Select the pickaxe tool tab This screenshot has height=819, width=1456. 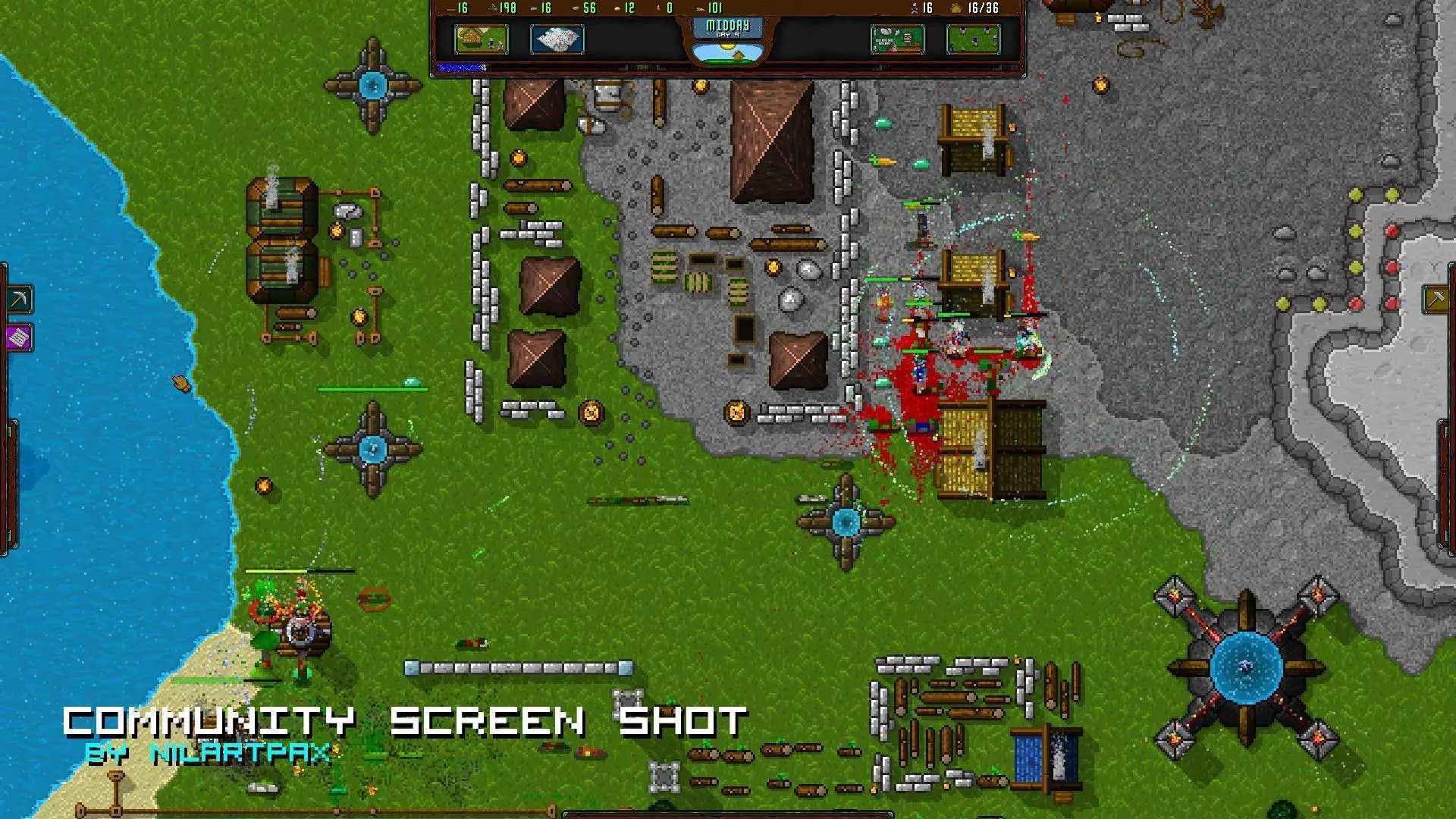(x=19, y=300)
